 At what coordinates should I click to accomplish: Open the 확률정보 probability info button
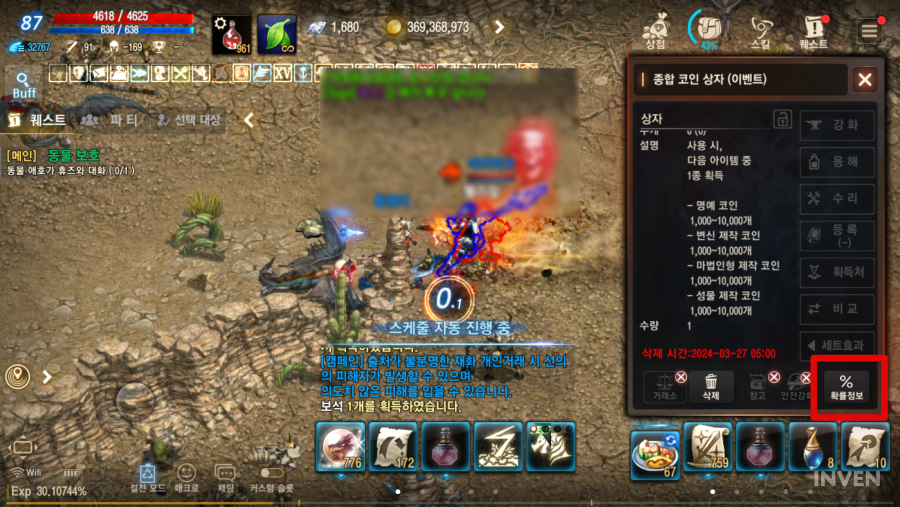click(845, 386)
